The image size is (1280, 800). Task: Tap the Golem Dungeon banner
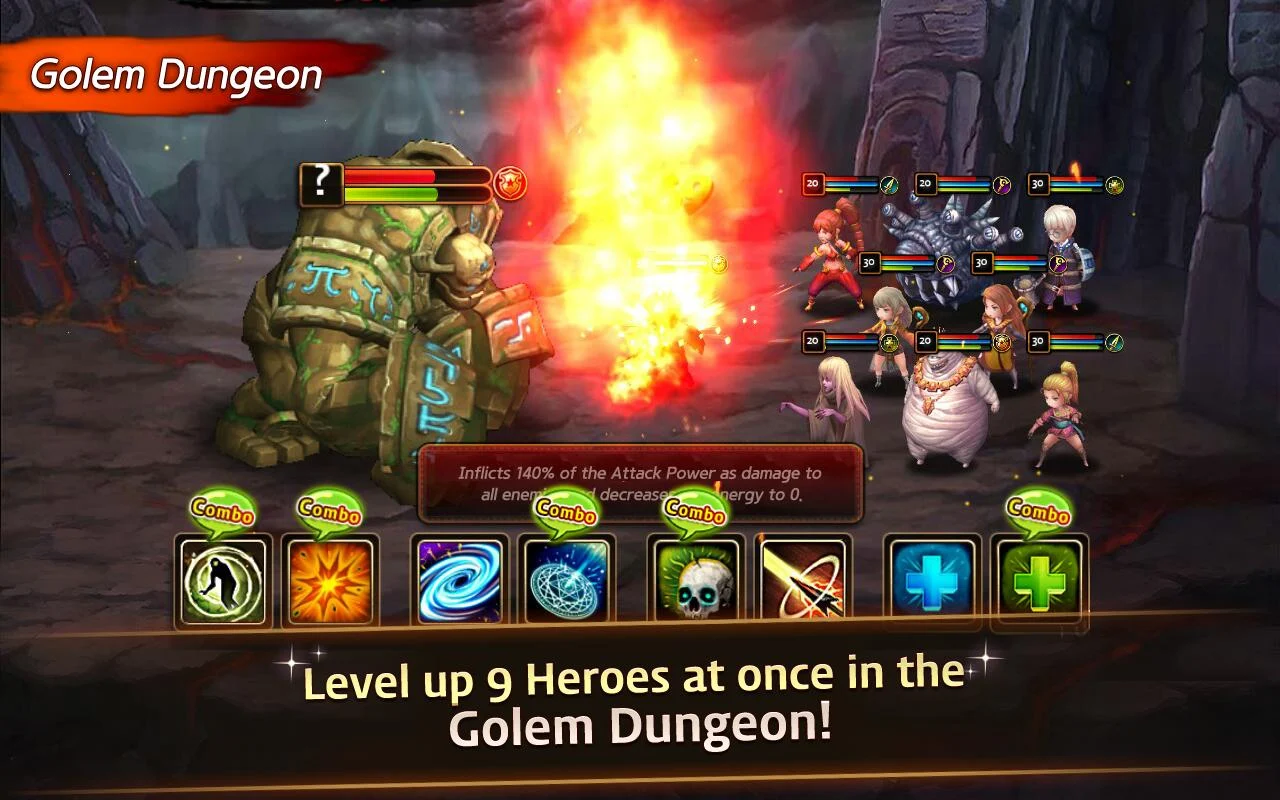173,73
